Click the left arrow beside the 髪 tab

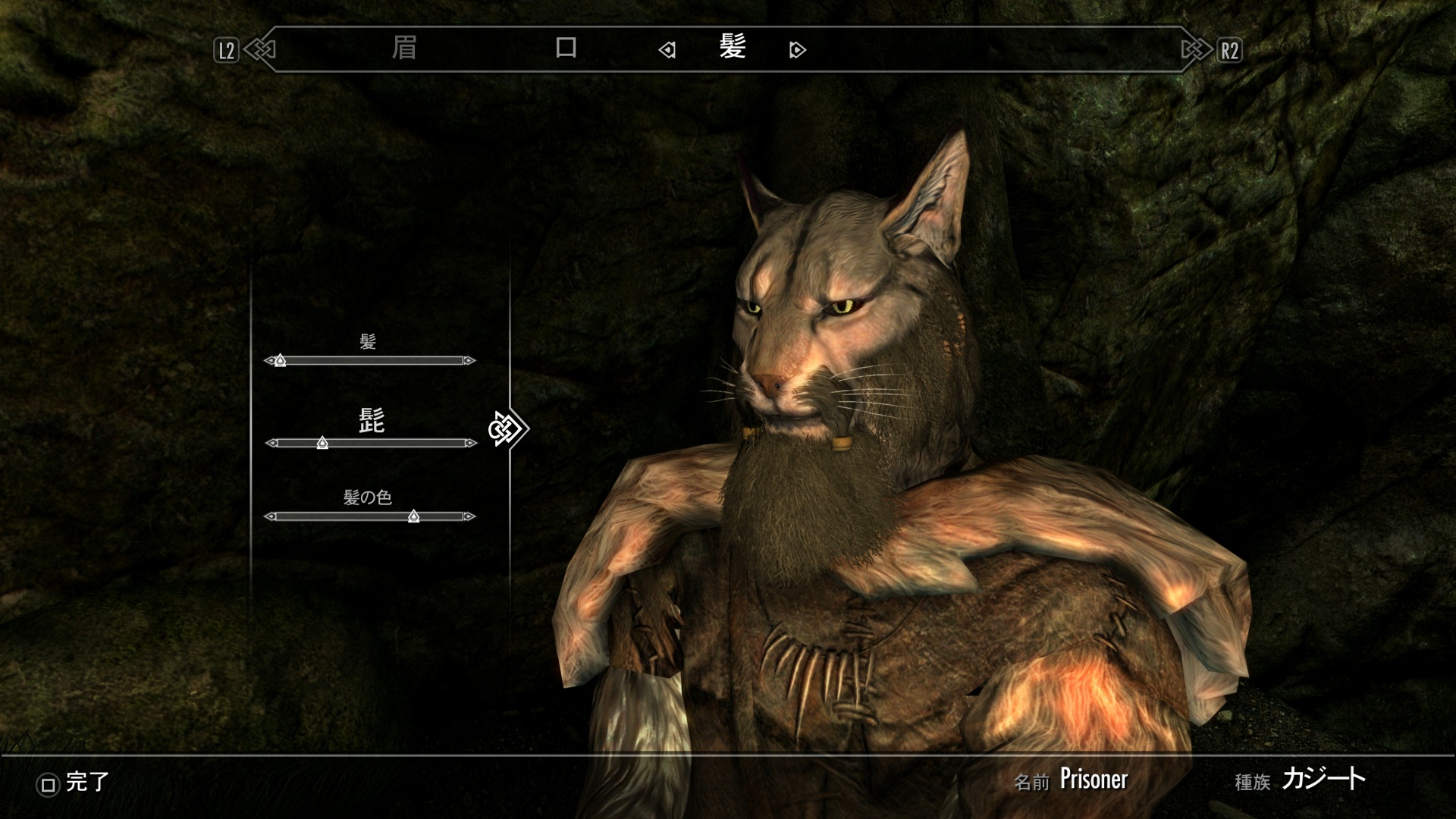[x=667, y=51]
